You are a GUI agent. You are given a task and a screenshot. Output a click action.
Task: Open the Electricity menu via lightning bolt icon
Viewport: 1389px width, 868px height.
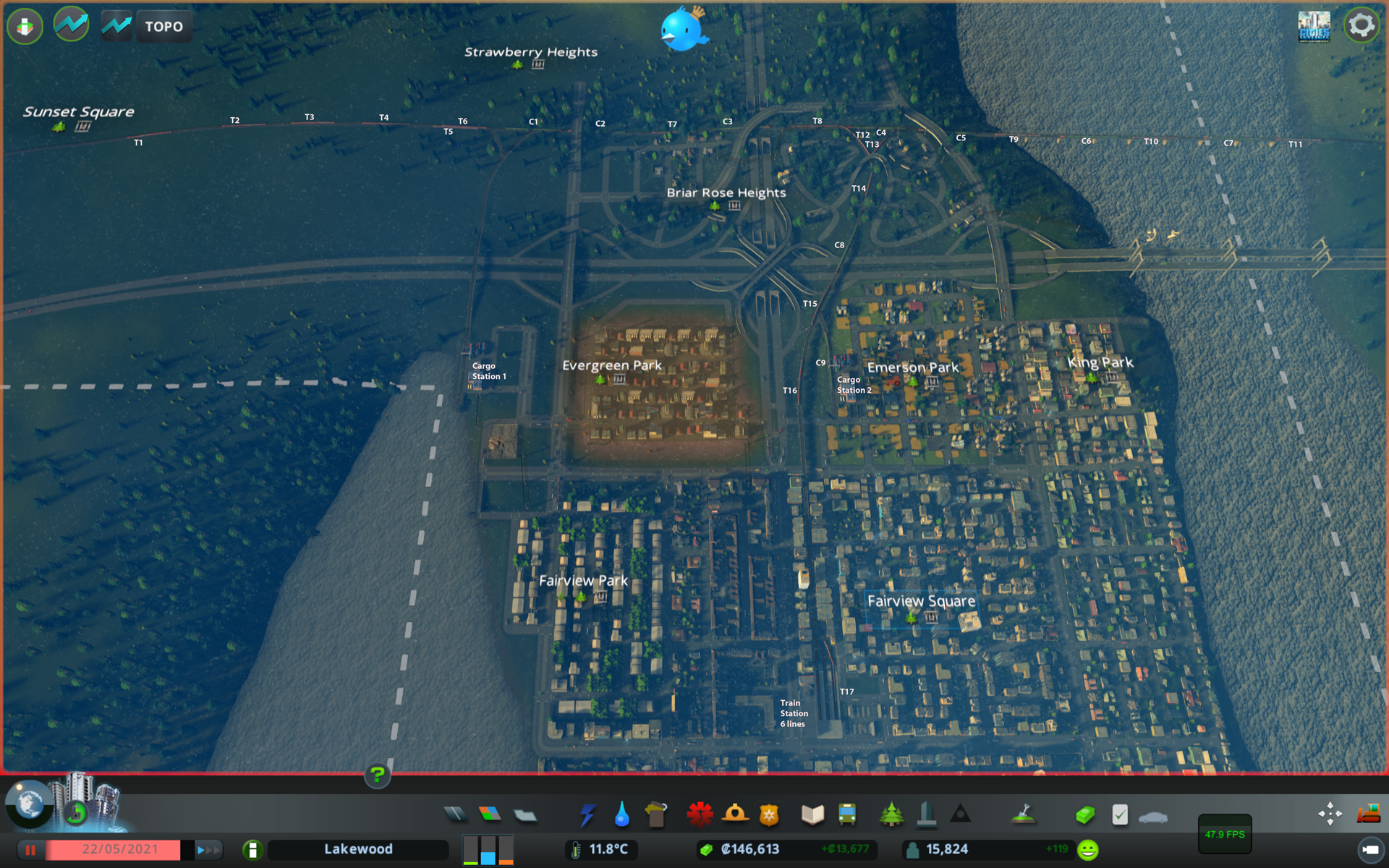pos(587,814)
